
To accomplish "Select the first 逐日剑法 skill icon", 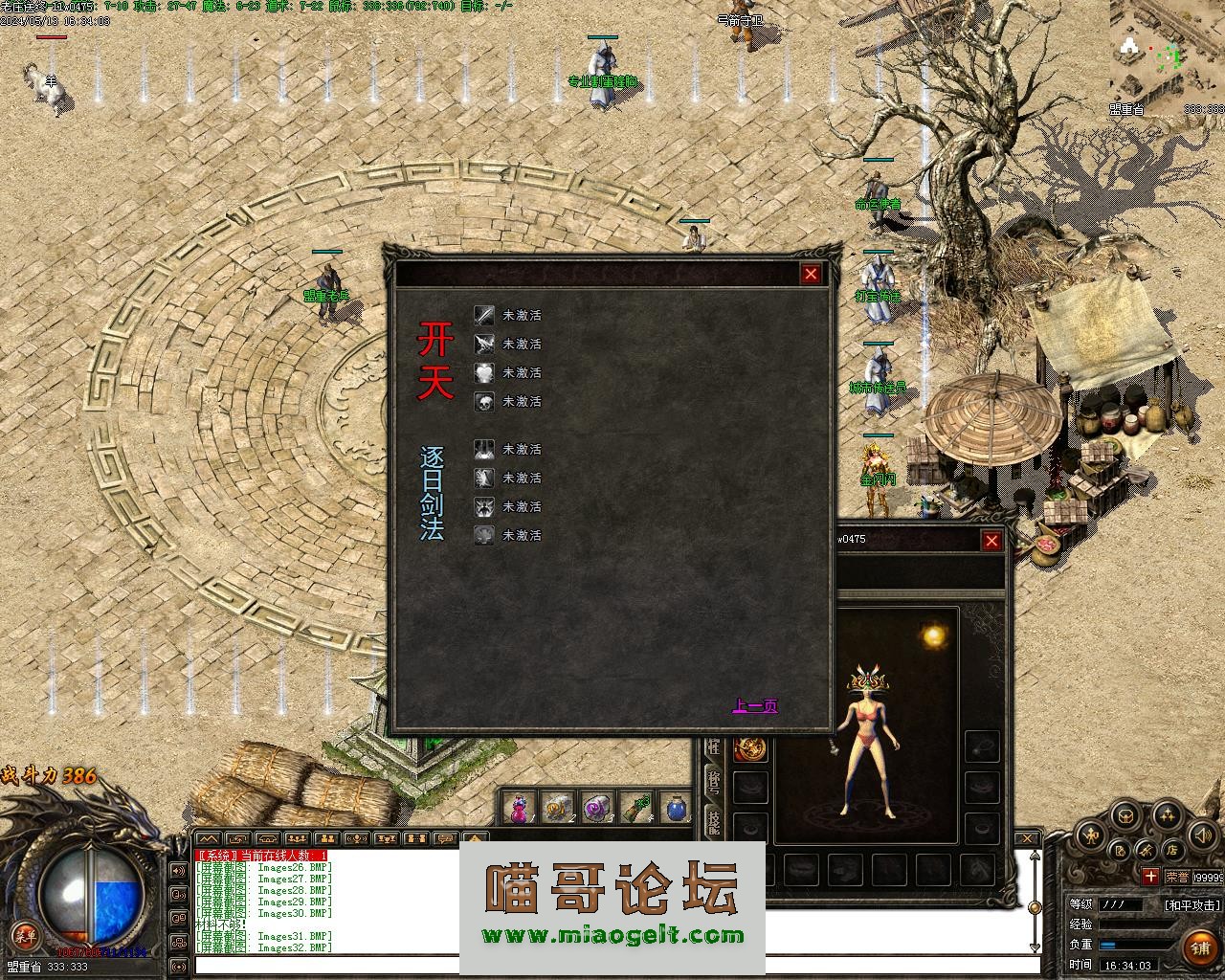I will tap(485, 449).
